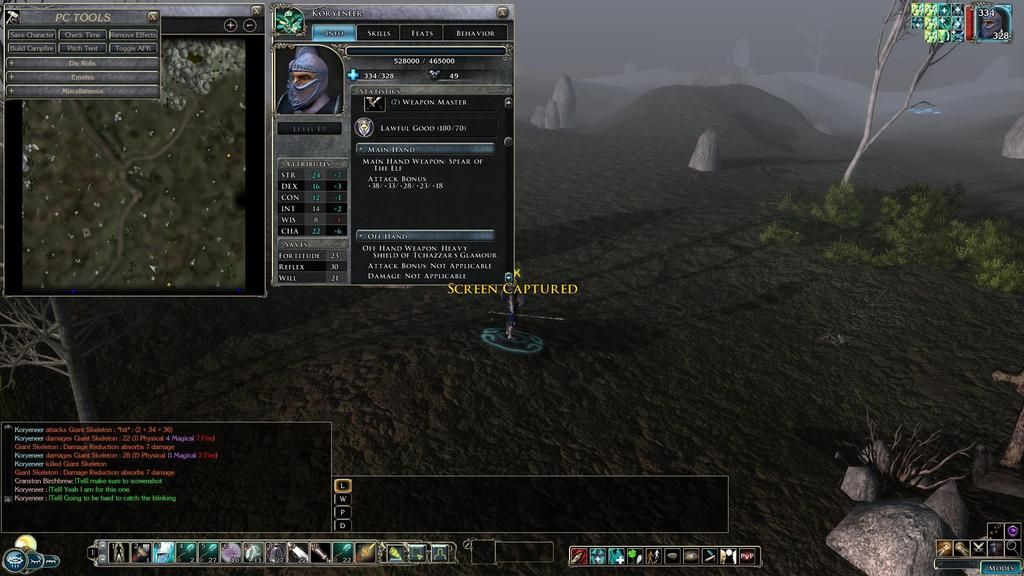Choose the Pitch Tent button

click(x=83, y=48)
